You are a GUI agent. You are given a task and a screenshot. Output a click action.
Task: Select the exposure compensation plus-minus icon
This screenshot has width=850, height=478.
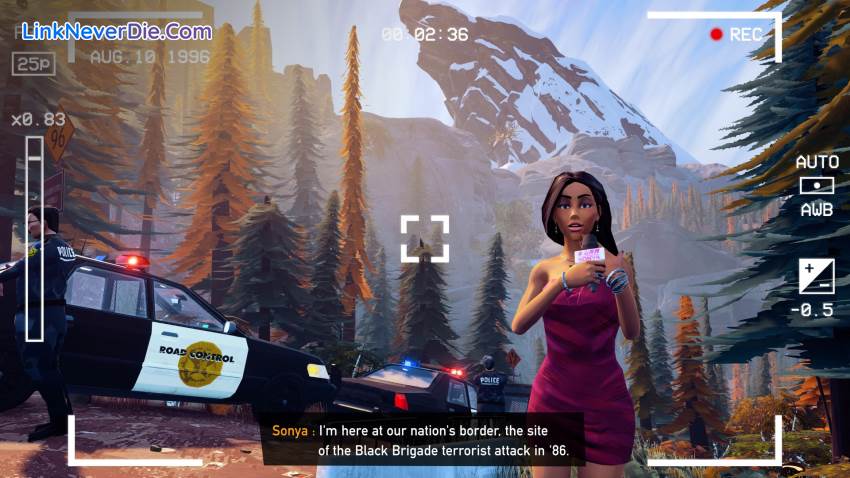pyautogui.click(x=816, y=276)
